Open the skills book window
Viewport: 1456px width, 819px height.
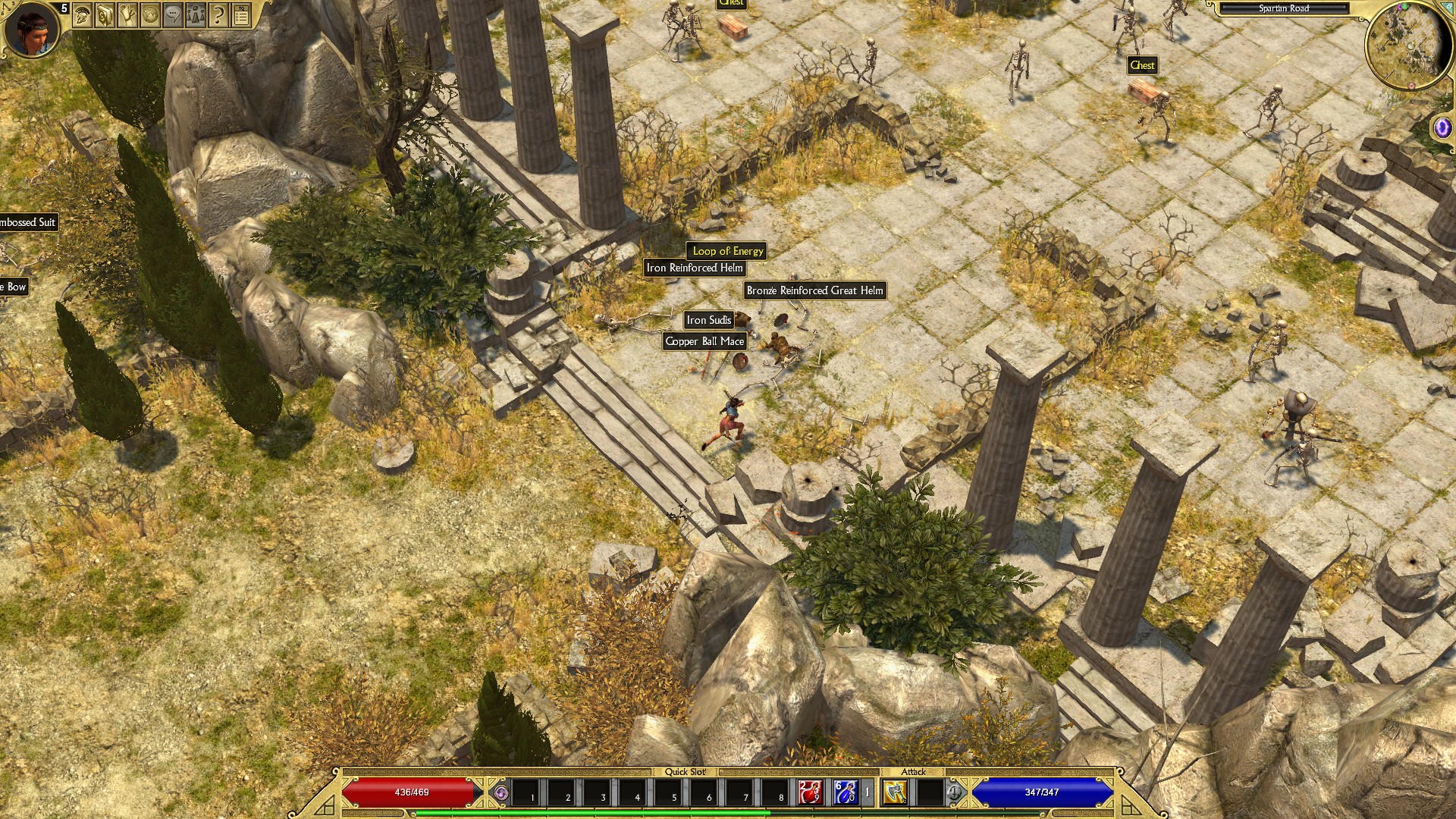tap(105, 14)
